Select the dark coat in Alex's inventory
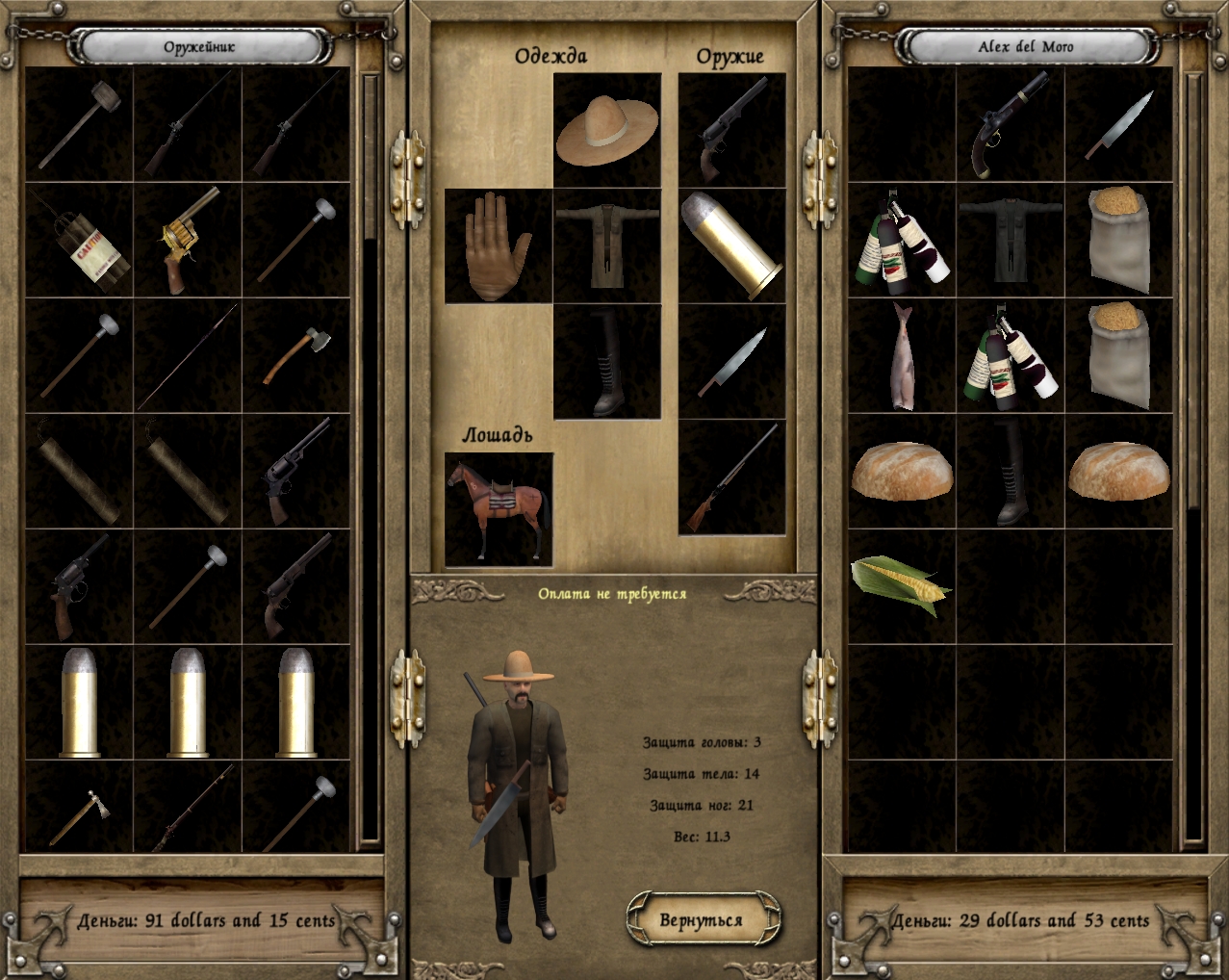Screen dimensions: 1229x980 click(x=1010, y=241)
